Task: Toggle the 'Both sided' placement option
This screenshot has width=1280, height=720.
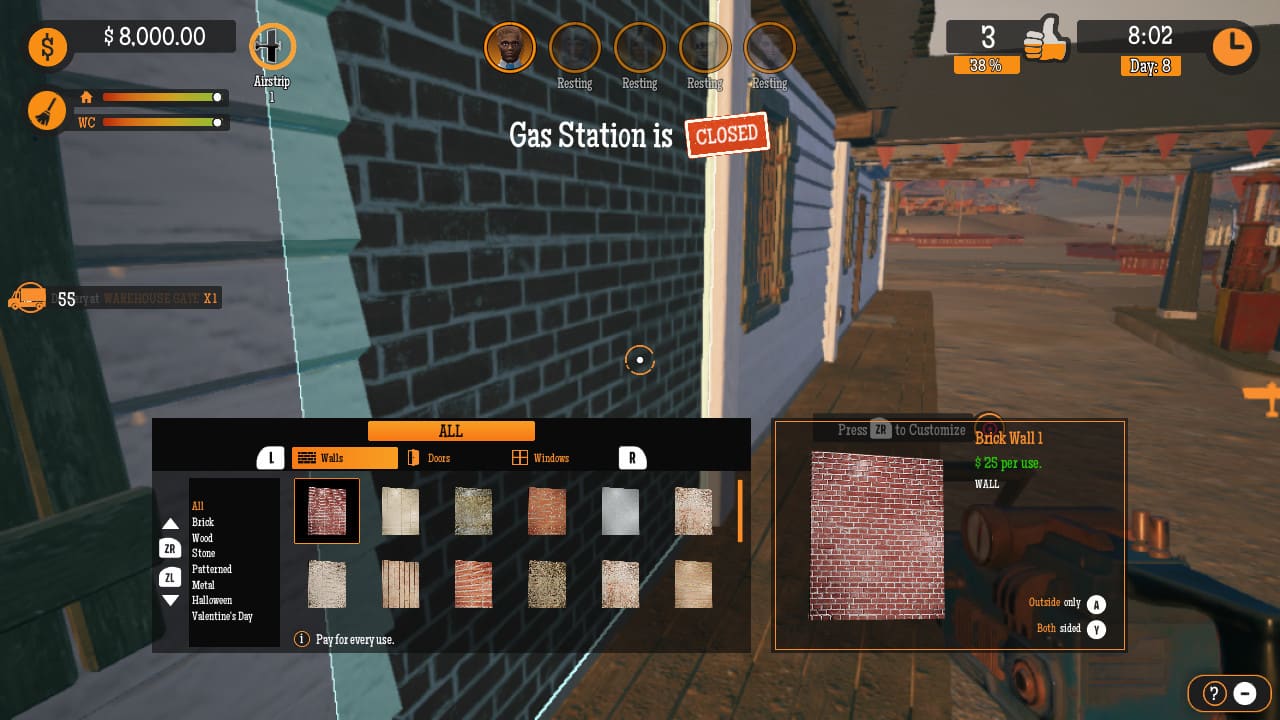Action: pyautogui.click(x=1097, y=629)
